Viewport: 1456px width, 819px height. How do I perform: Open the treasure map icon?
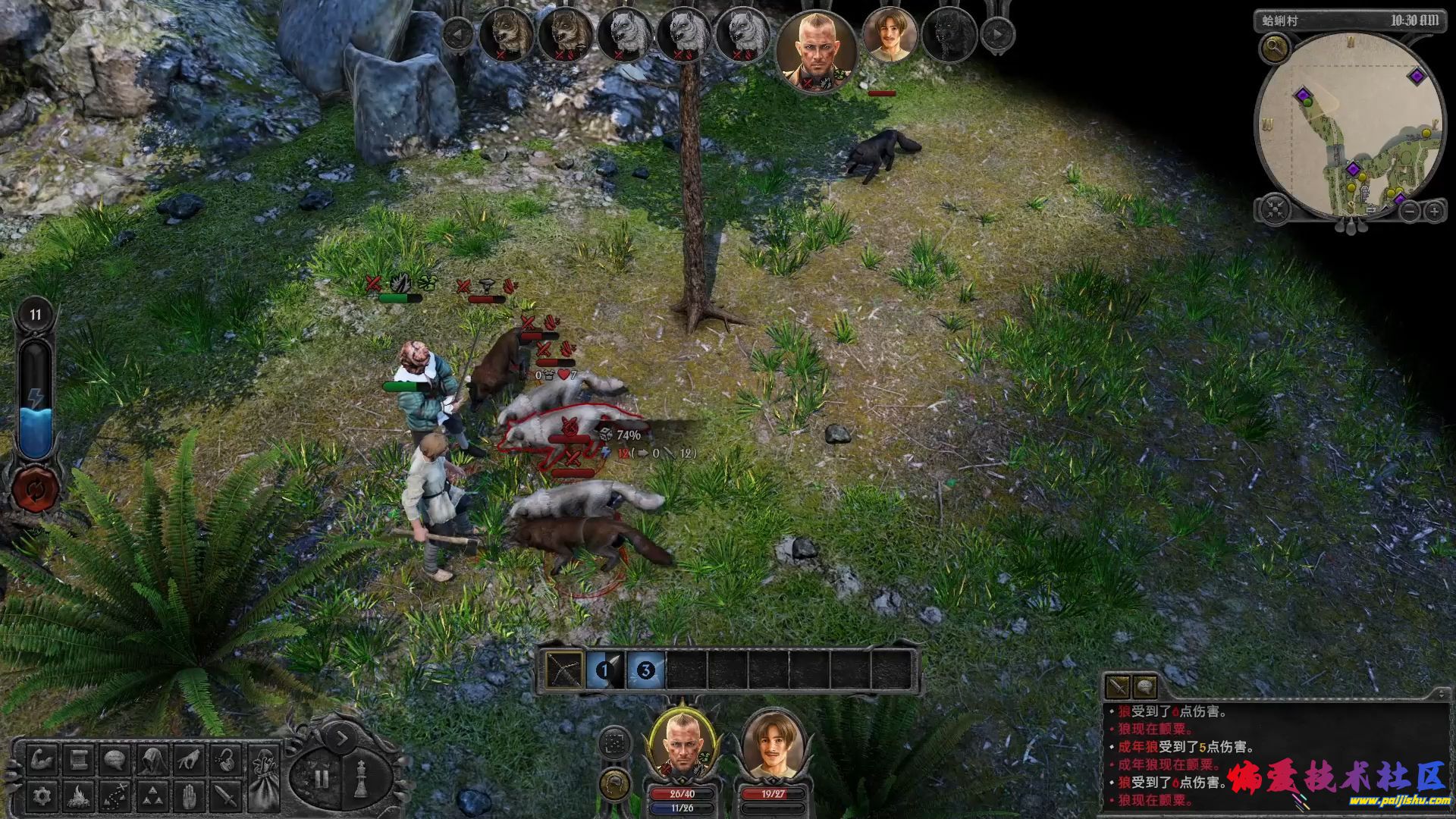tap(115, 795)
